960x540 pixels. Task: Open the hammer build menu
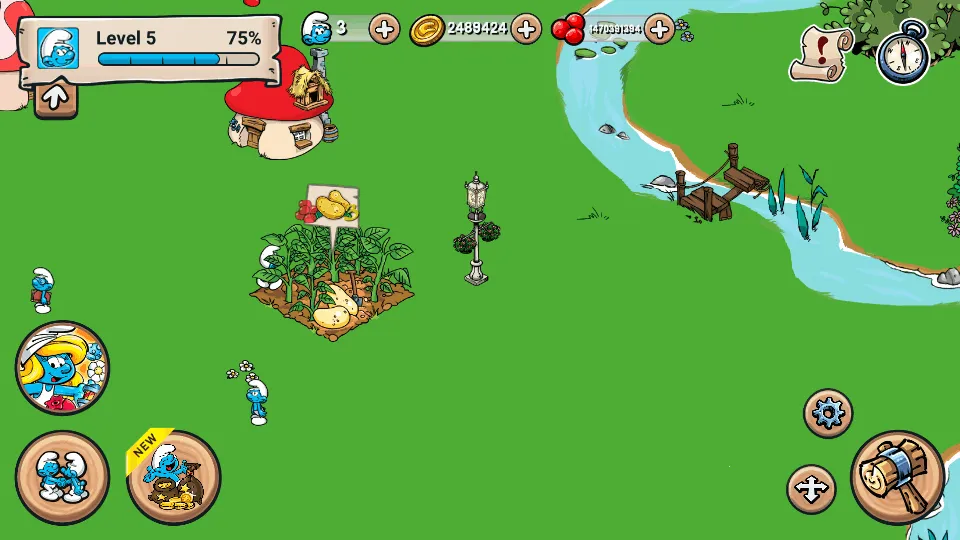(897, 477)
